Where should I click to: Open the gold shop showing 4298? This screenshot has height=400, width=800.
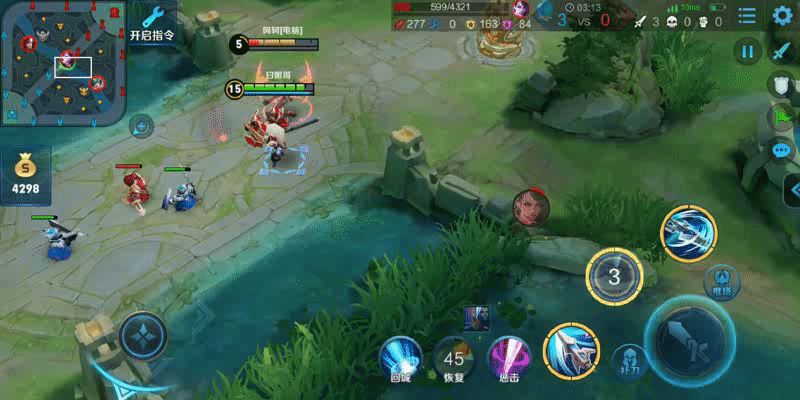25,173
